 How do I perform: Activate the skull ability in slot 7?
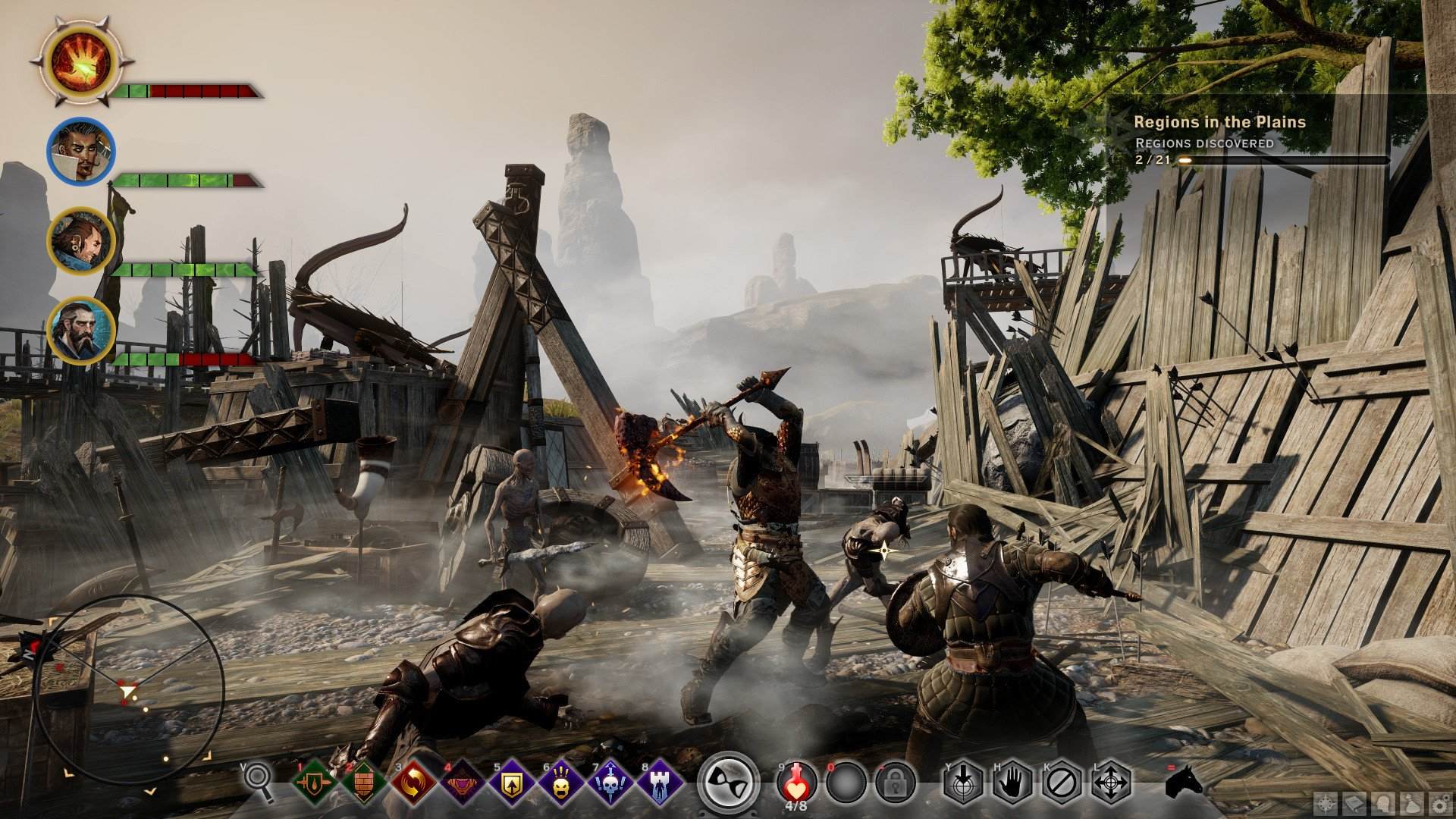tap(610, 781)
